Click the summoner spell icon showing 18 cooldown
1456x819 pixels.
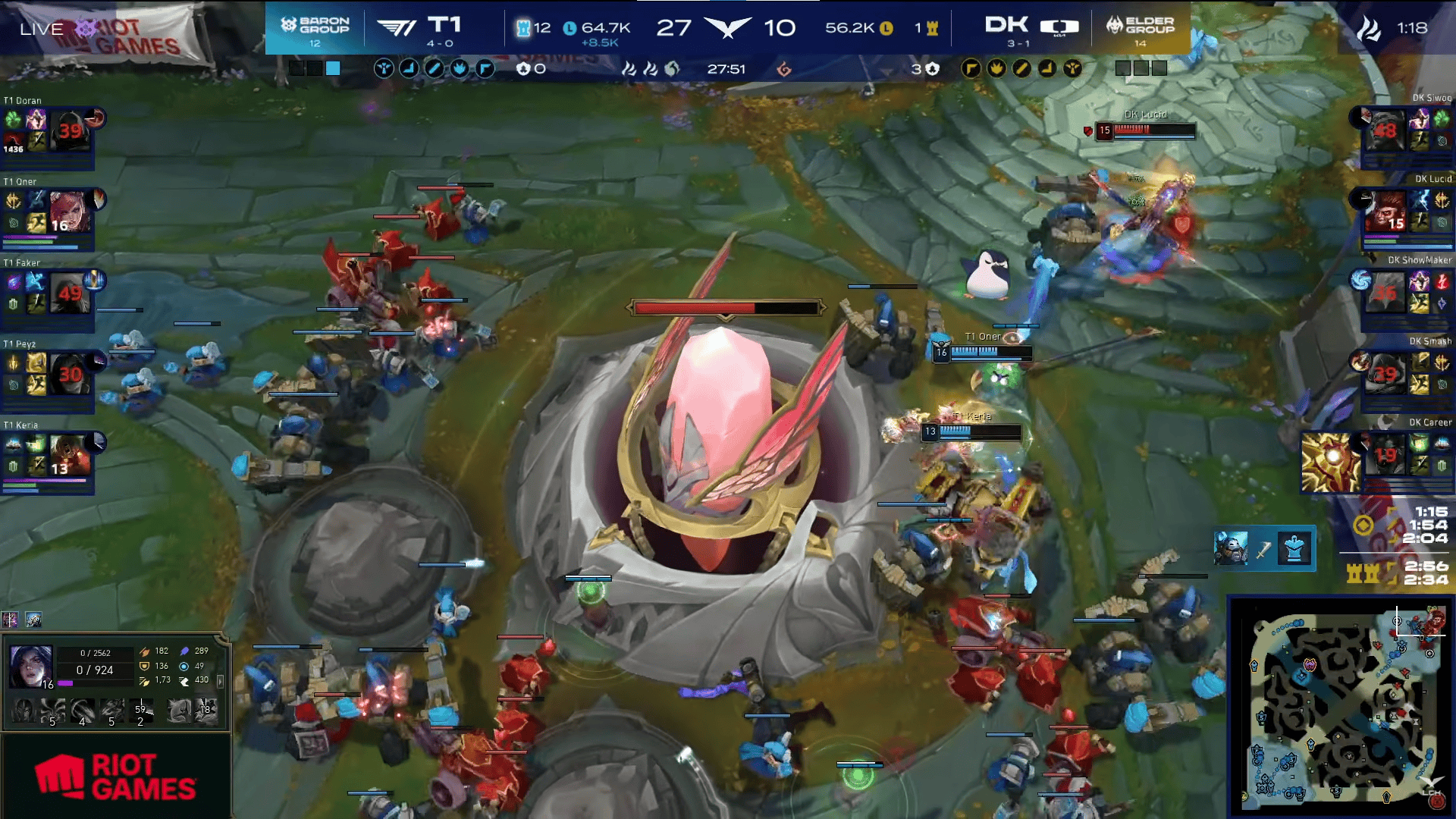206,711
